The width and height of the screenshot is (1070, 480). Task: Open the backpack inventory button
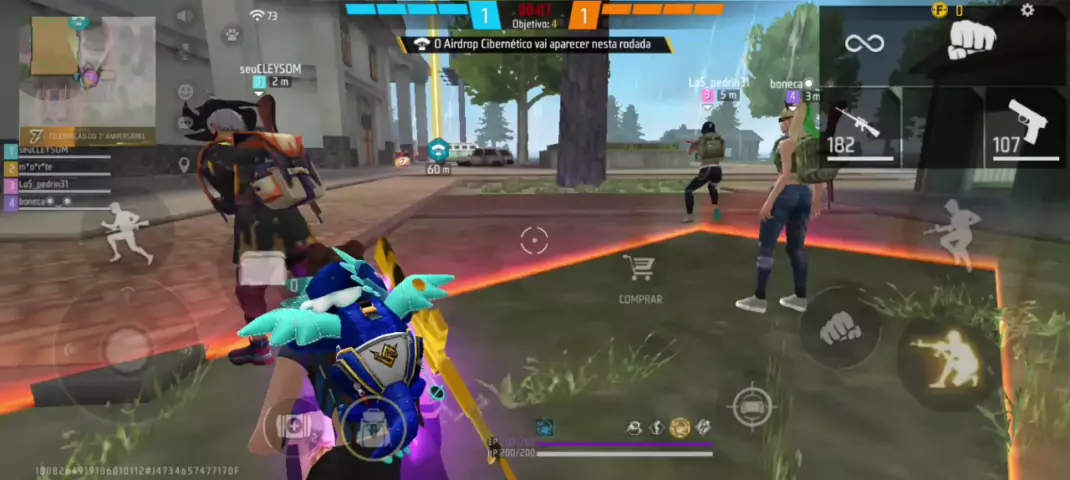point(372,428)
